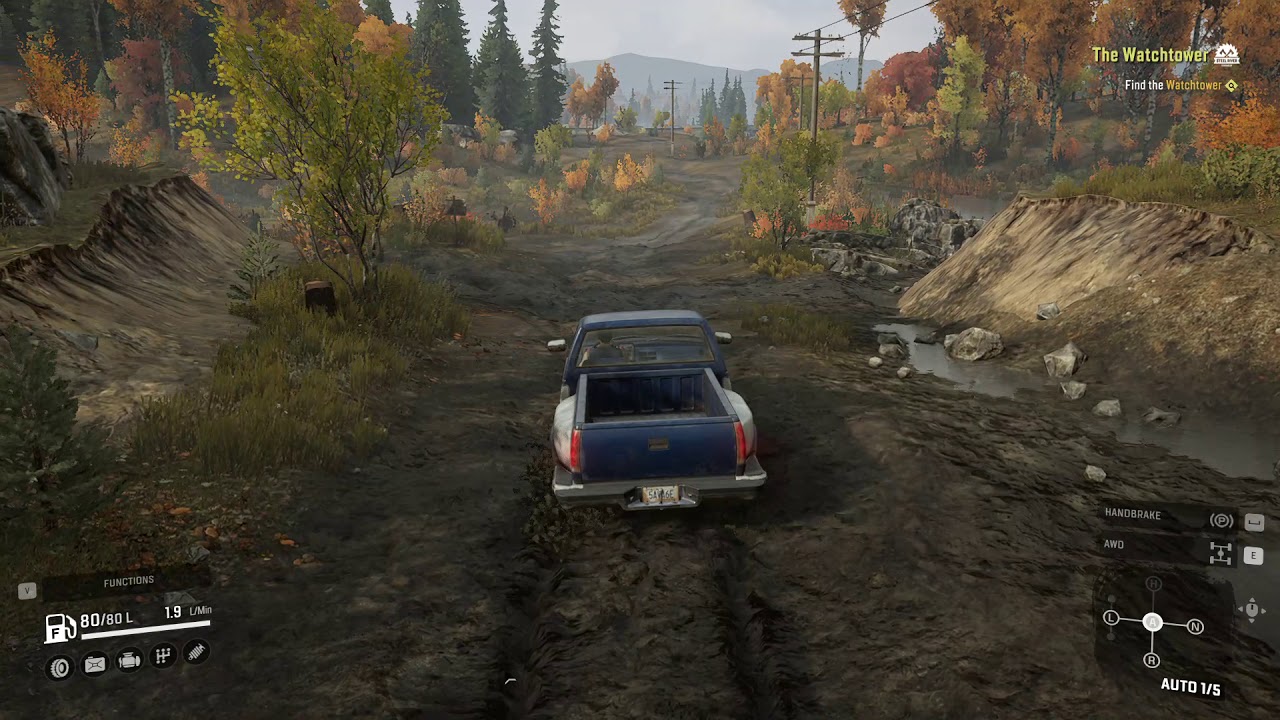Click the fuel canister status icon
Image resolution: width=1280 pixels, height=720 pixels.
pyautogui.click(x=94, y=664)
